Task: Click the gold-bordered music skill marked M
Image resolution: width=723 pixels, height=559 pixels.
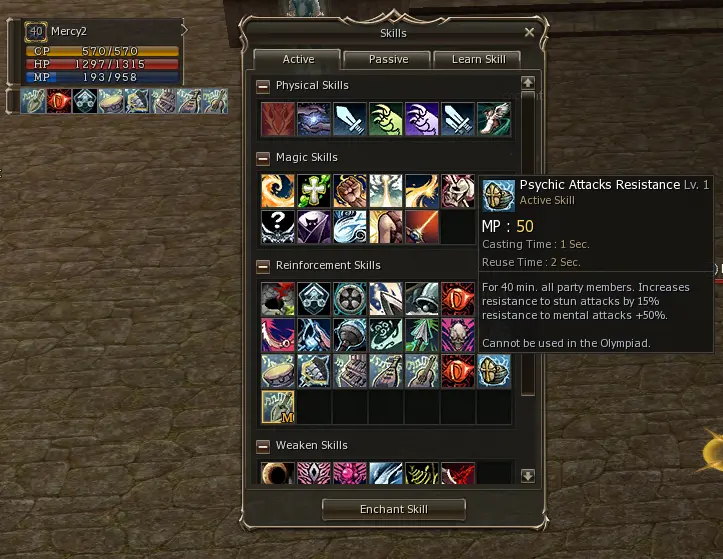Action: click(x=278, y=407)
